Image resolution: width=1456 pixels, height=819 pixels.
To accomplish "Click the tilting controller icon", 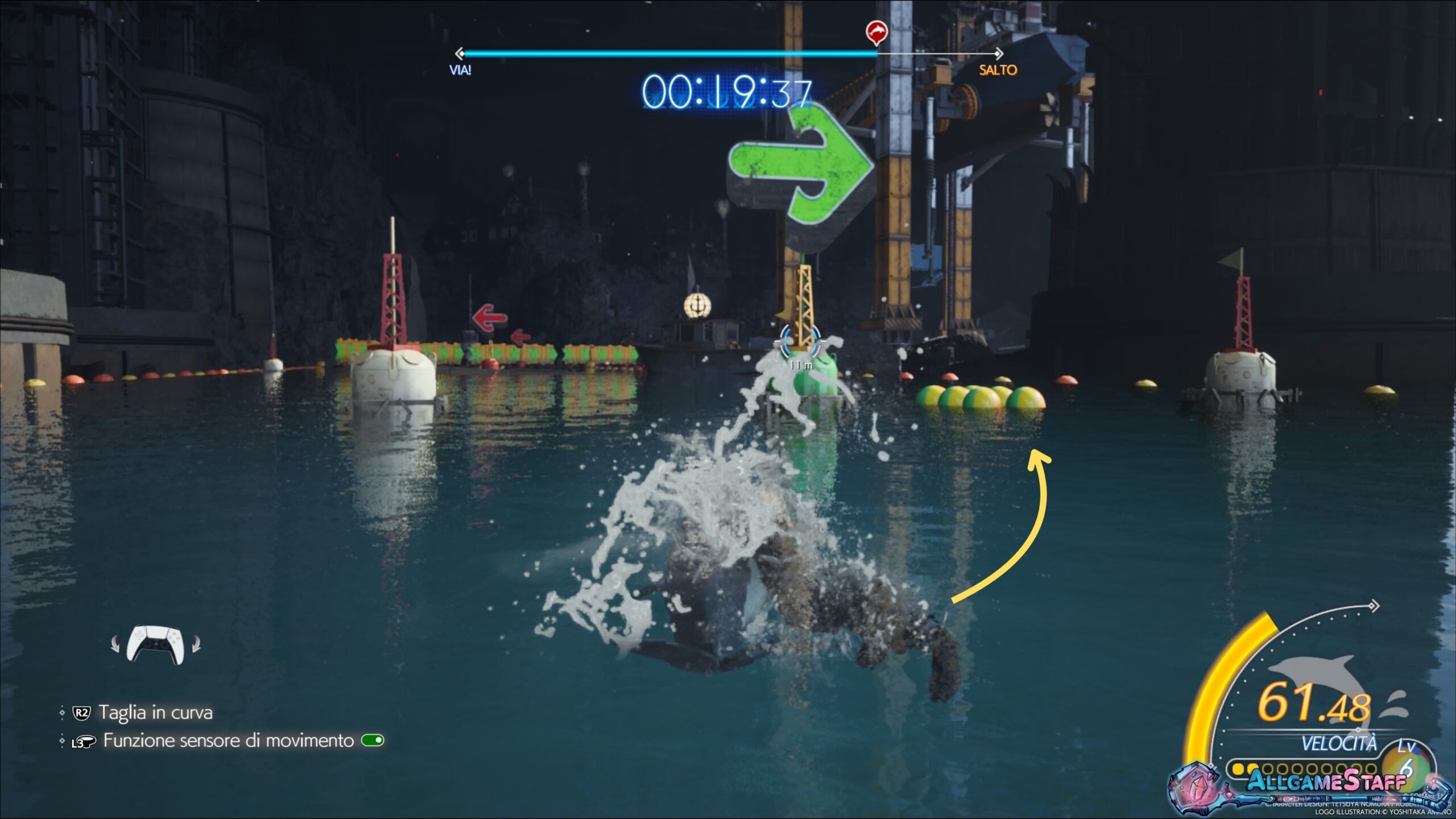I will (x=156, y=644).
